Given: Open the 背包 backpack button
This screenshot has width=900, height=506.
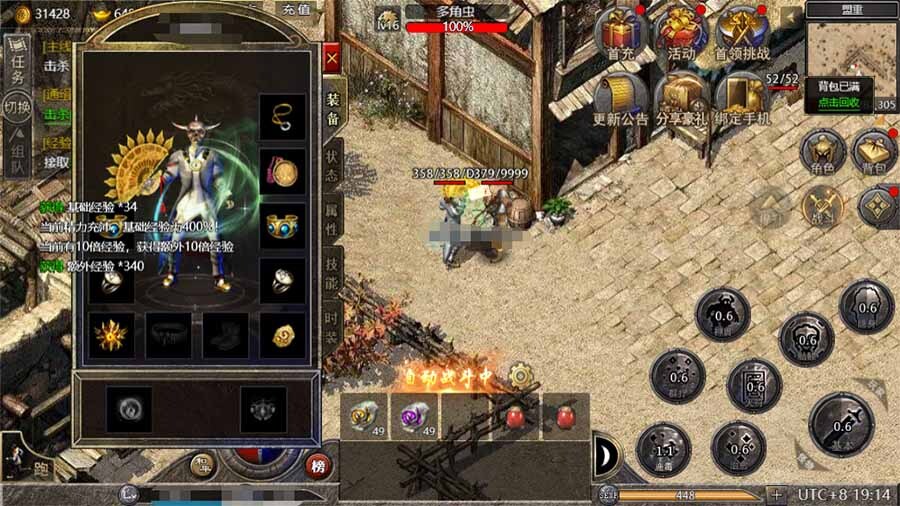Looking at the screenshot, I should coord(875,154).
